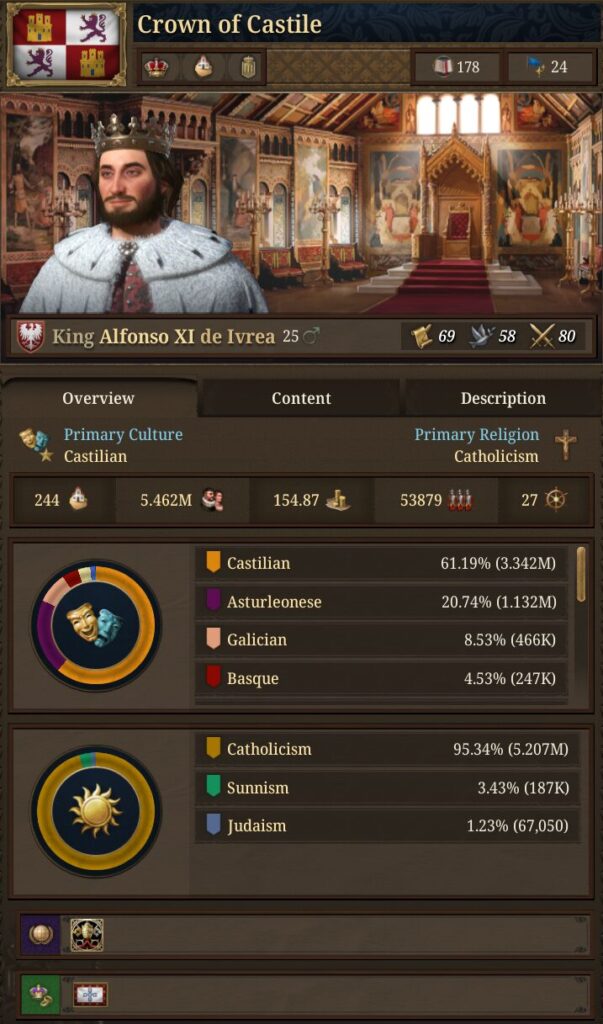This screenshot has height=1024, width=603.
Task: Click the Castile coat of arms flag
Action: [x=66, y=45]
